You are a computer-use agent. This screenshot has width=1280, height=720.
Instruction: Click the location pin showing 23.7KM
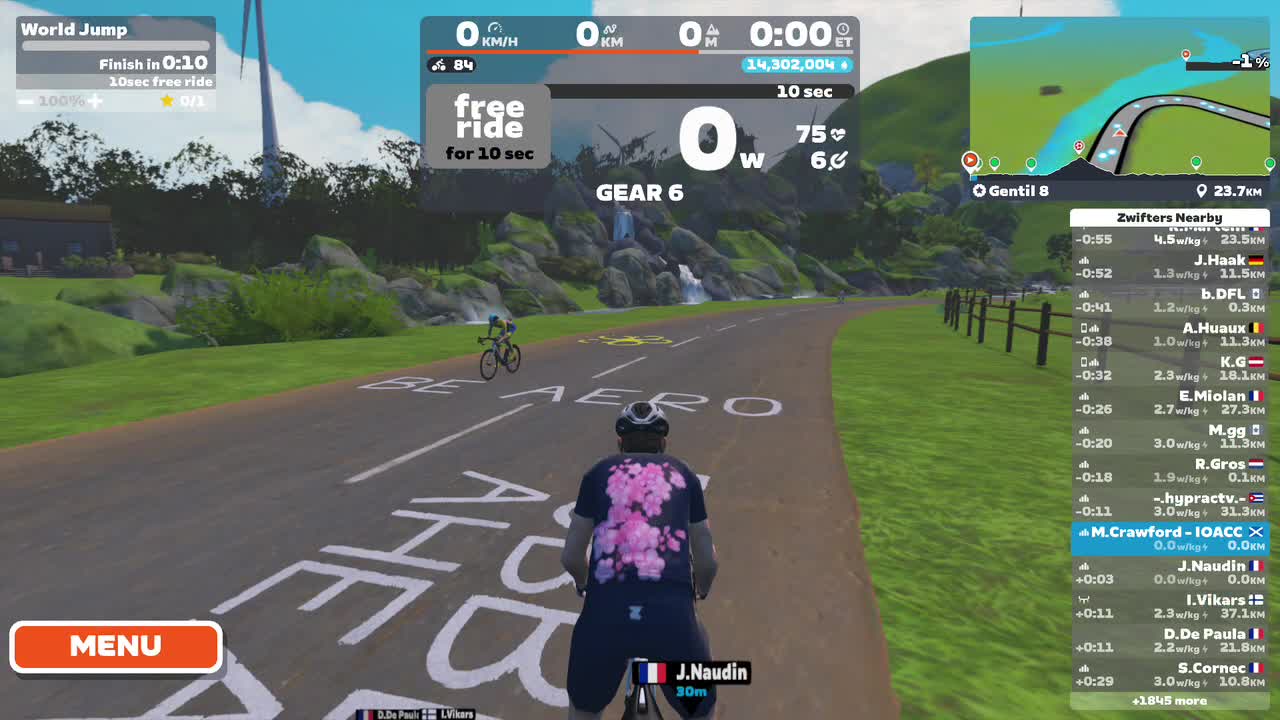pyautogui.click(x=1204, y=189)
